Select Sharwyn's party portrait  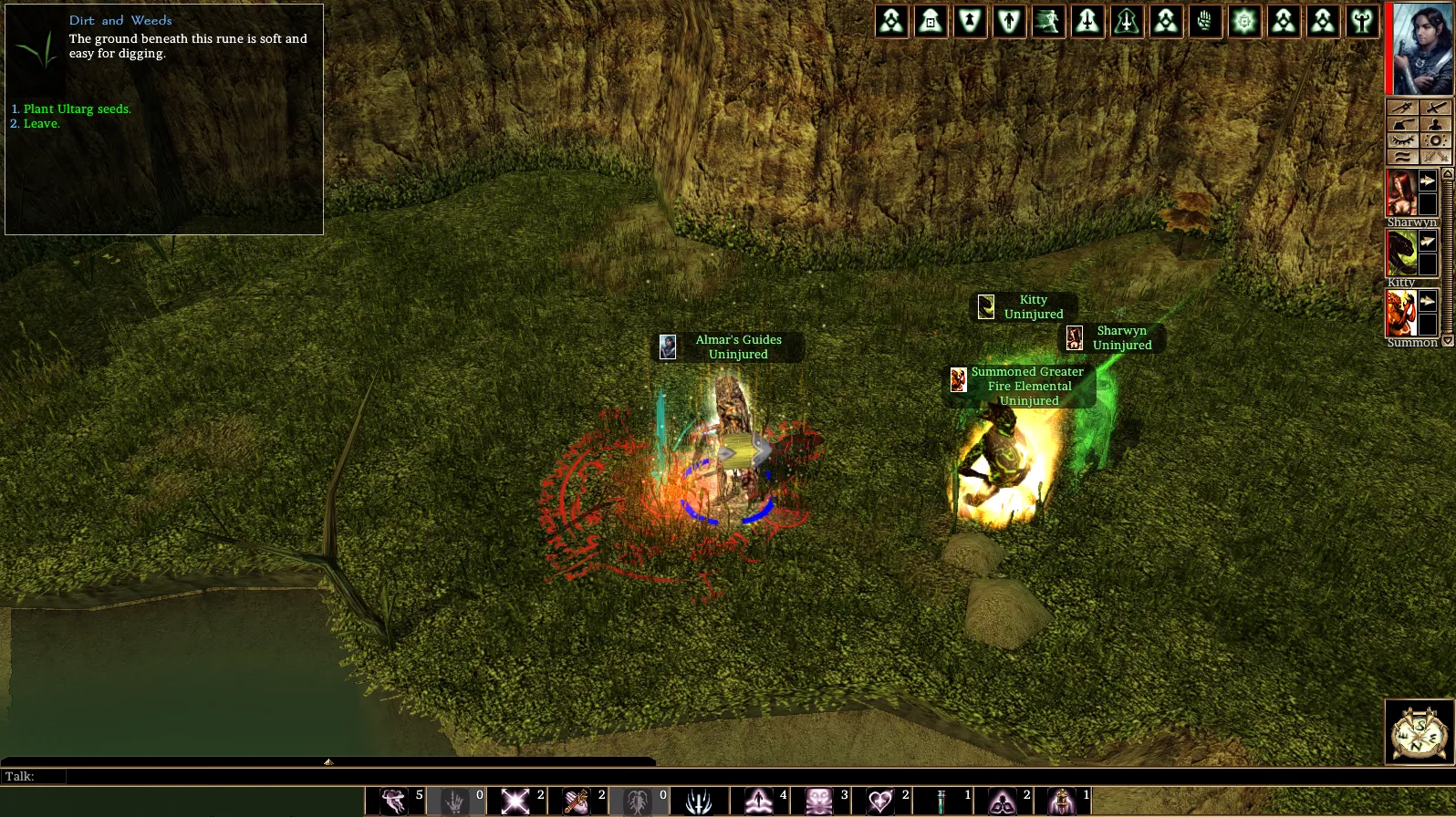point(1401,192)
